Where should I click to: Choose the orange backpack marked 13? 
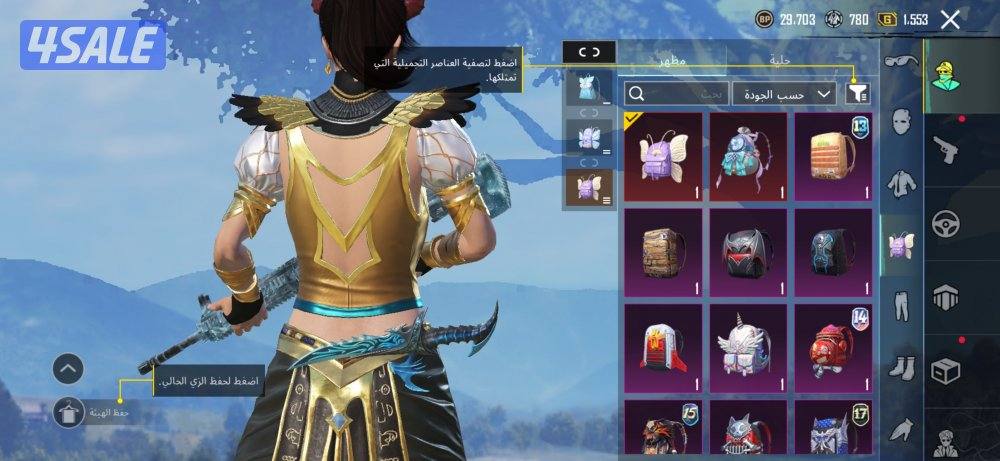point(833,156)
